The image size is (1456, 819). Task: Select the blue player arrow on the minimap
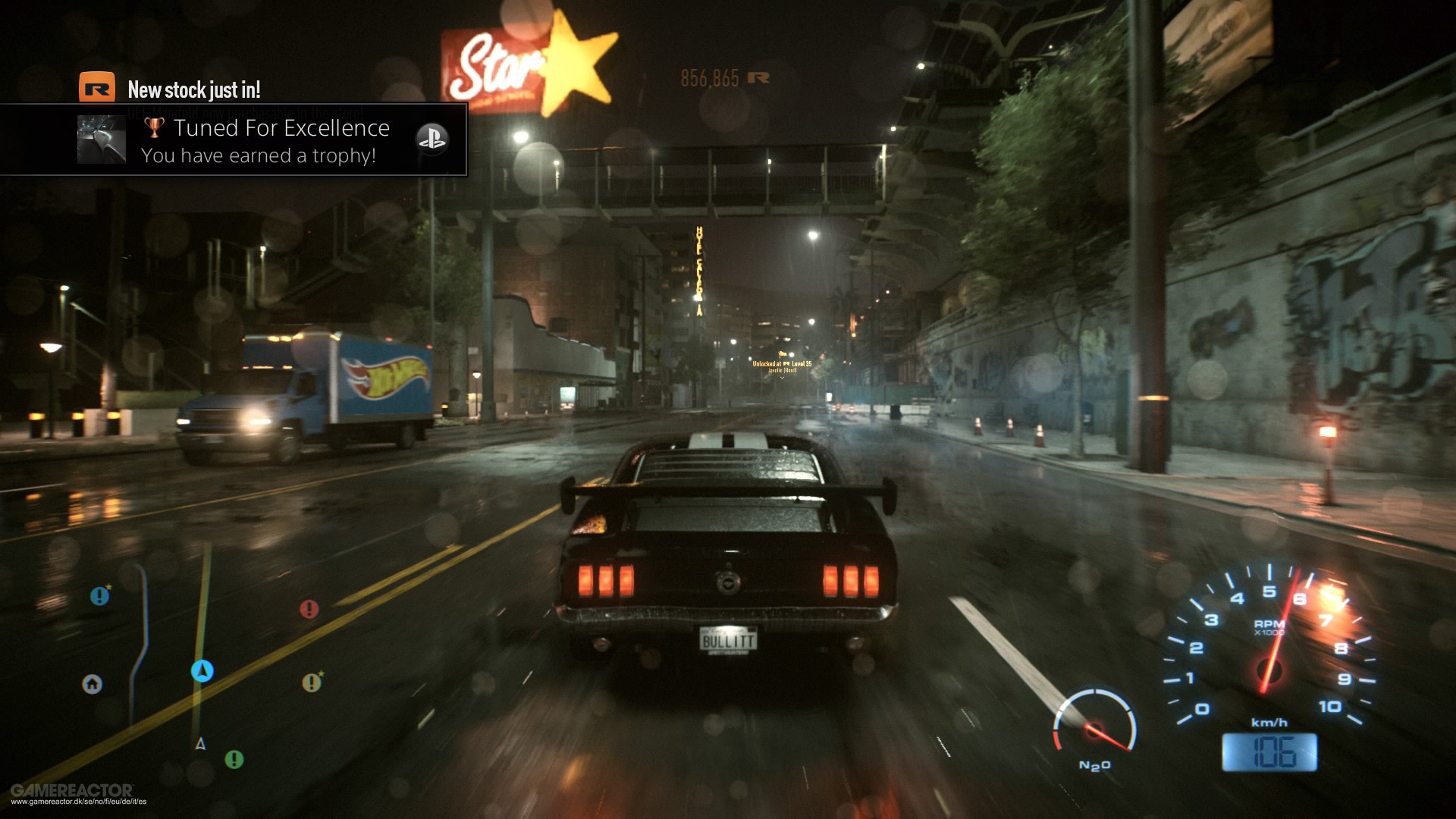pyautogui.click(x=201, y=672)
